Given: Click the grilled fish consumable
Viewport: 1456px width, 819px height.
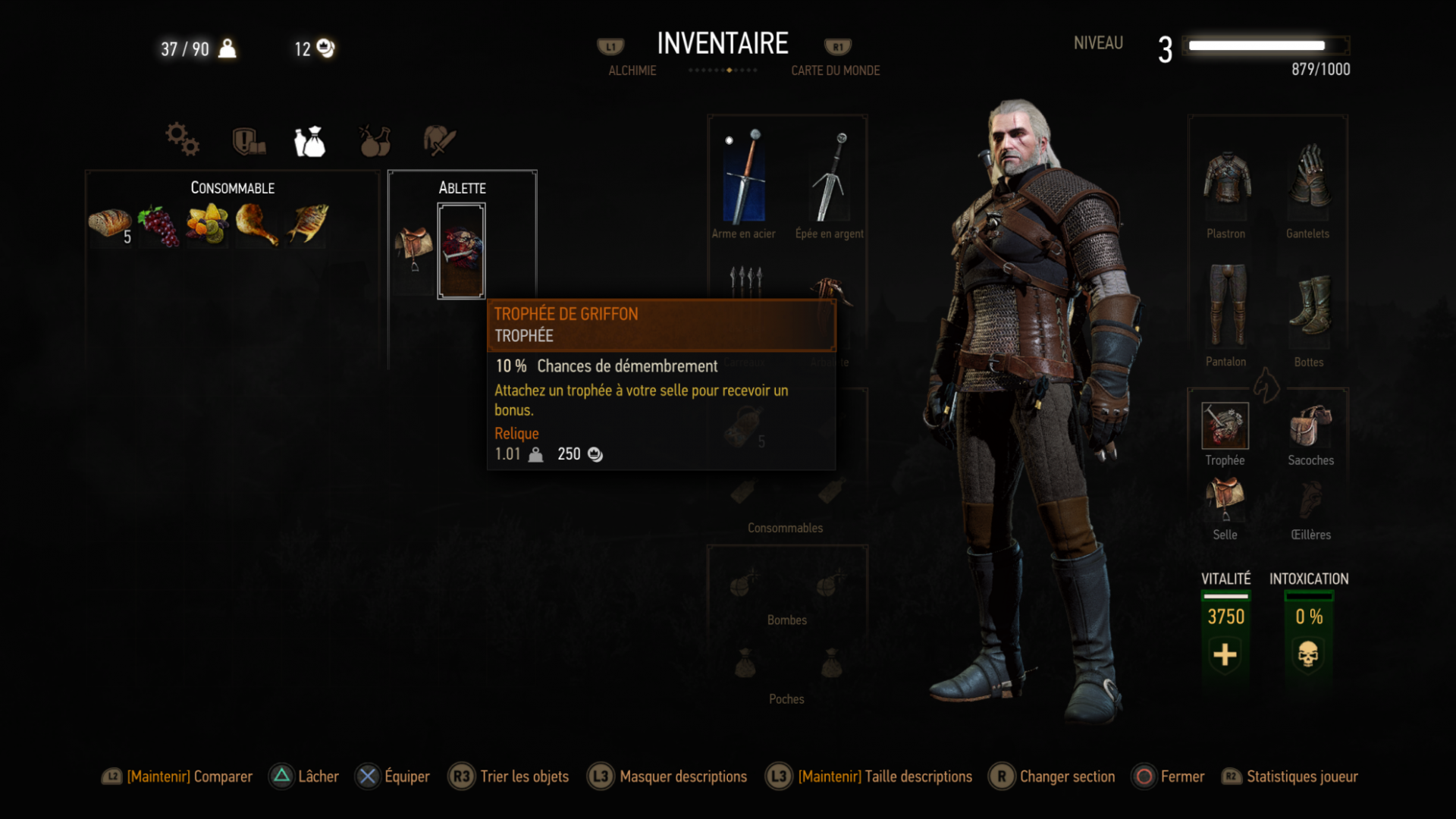Looking at the screenshot, I should click(x=307, y=224).
